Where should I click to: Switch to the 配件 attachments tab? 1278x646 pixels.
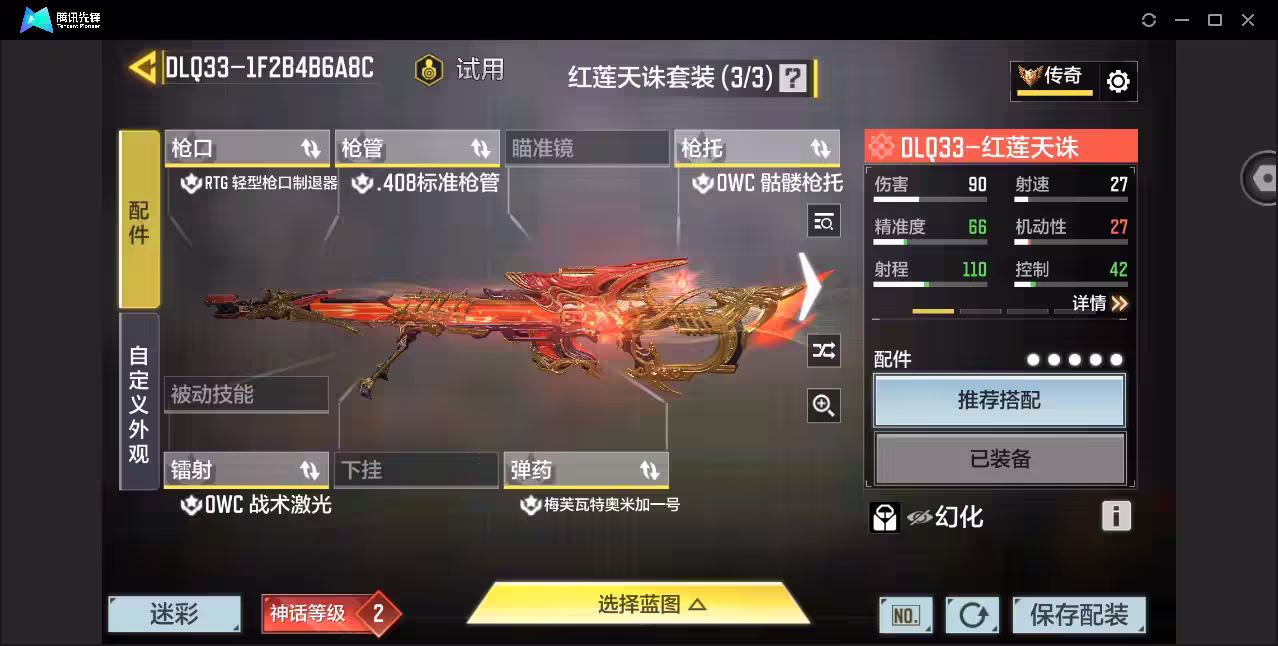(139, 219)
